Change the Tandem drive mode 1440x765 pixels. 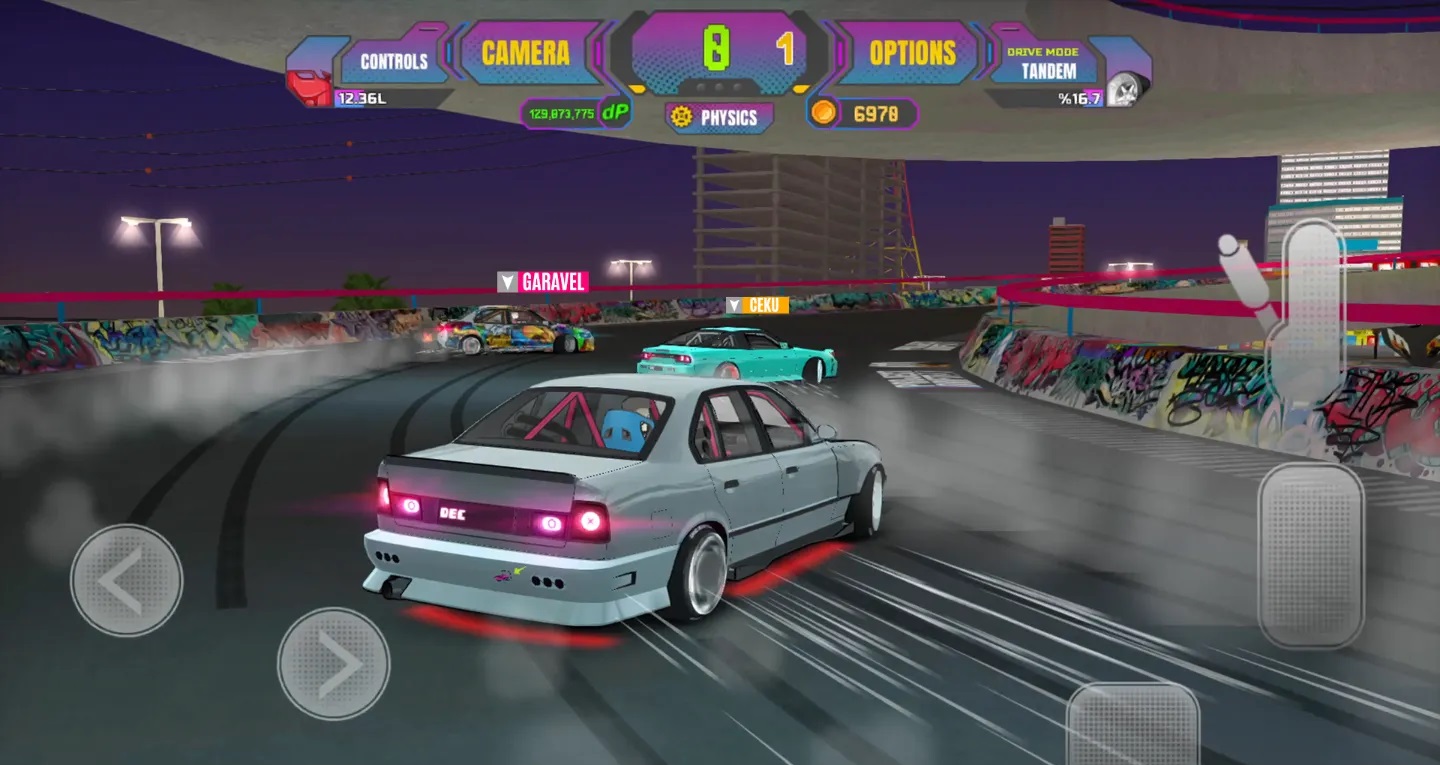[1048, 64]
